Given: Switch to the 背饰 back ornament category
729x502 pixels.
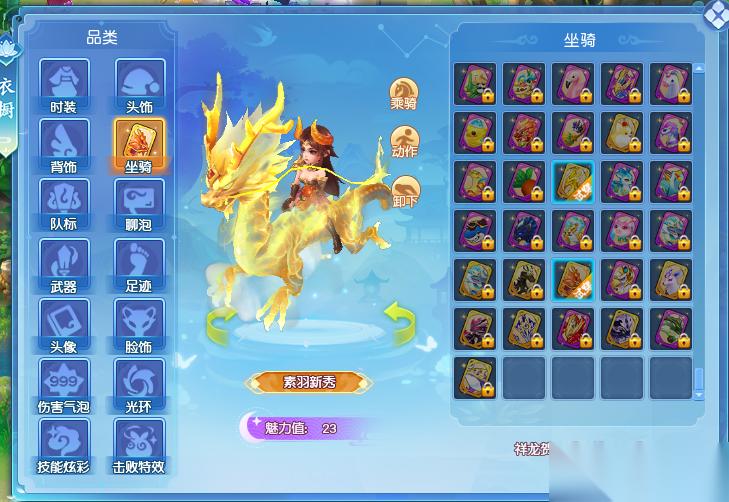Looking at the screenshot, I should pos(63,144).
